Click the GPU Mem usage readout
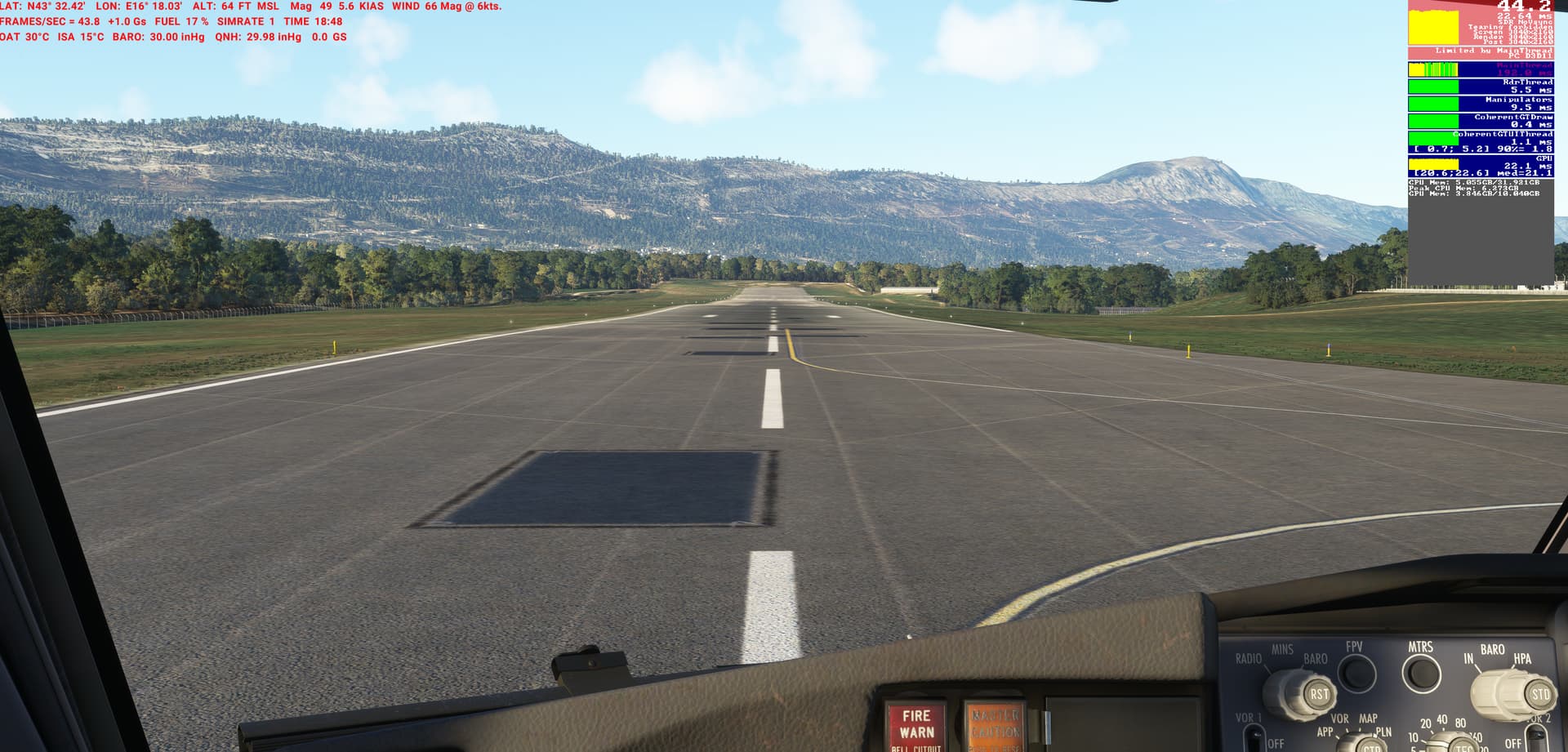Viewport: 1568px width, 752px height. pyautogui.click(x=1474, y=195)
